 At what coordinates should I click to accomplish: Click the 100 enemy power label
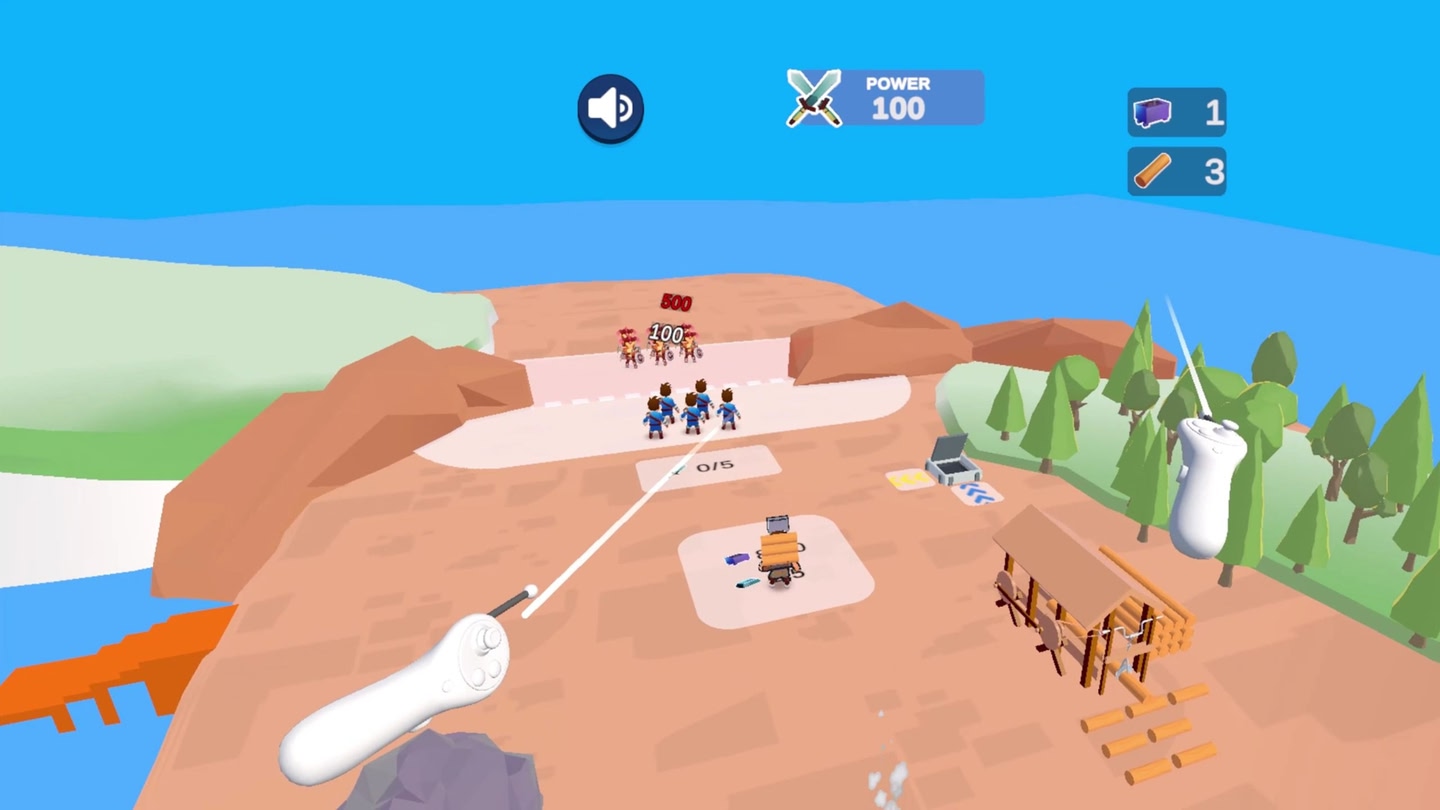click(x=667, y=336)
